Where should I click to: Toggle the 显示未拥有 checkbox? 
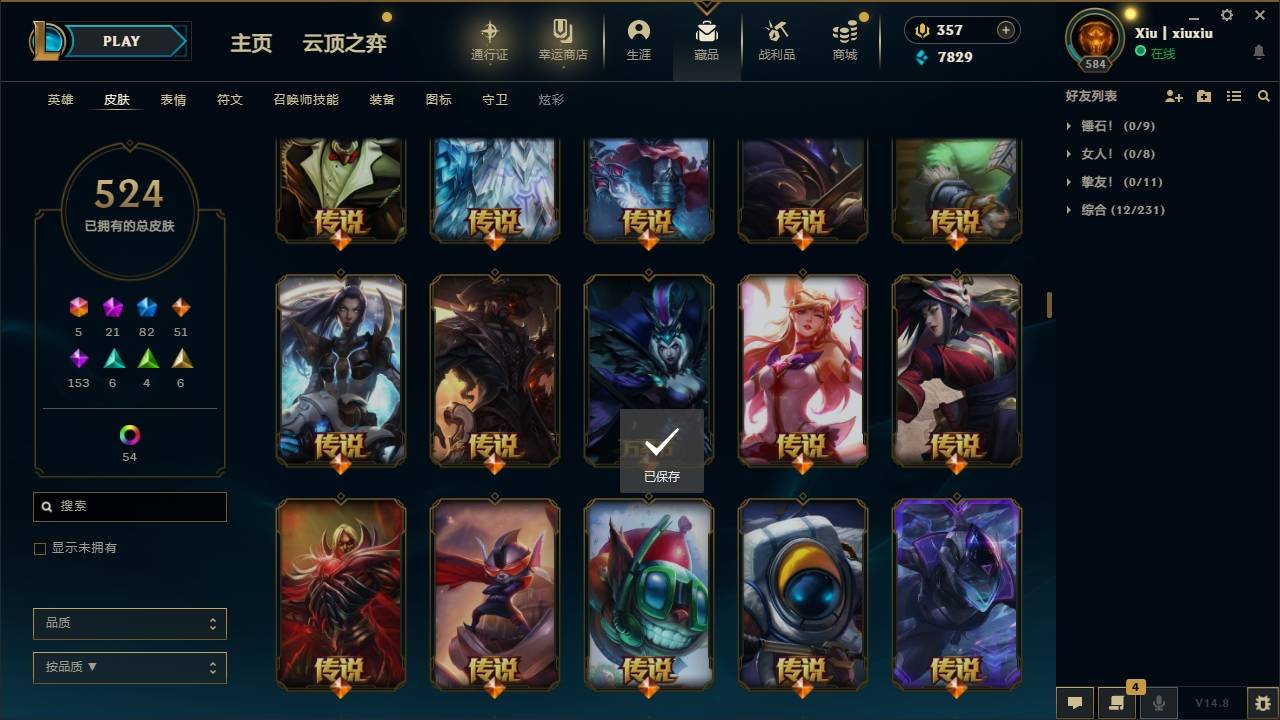pos(39,548)
